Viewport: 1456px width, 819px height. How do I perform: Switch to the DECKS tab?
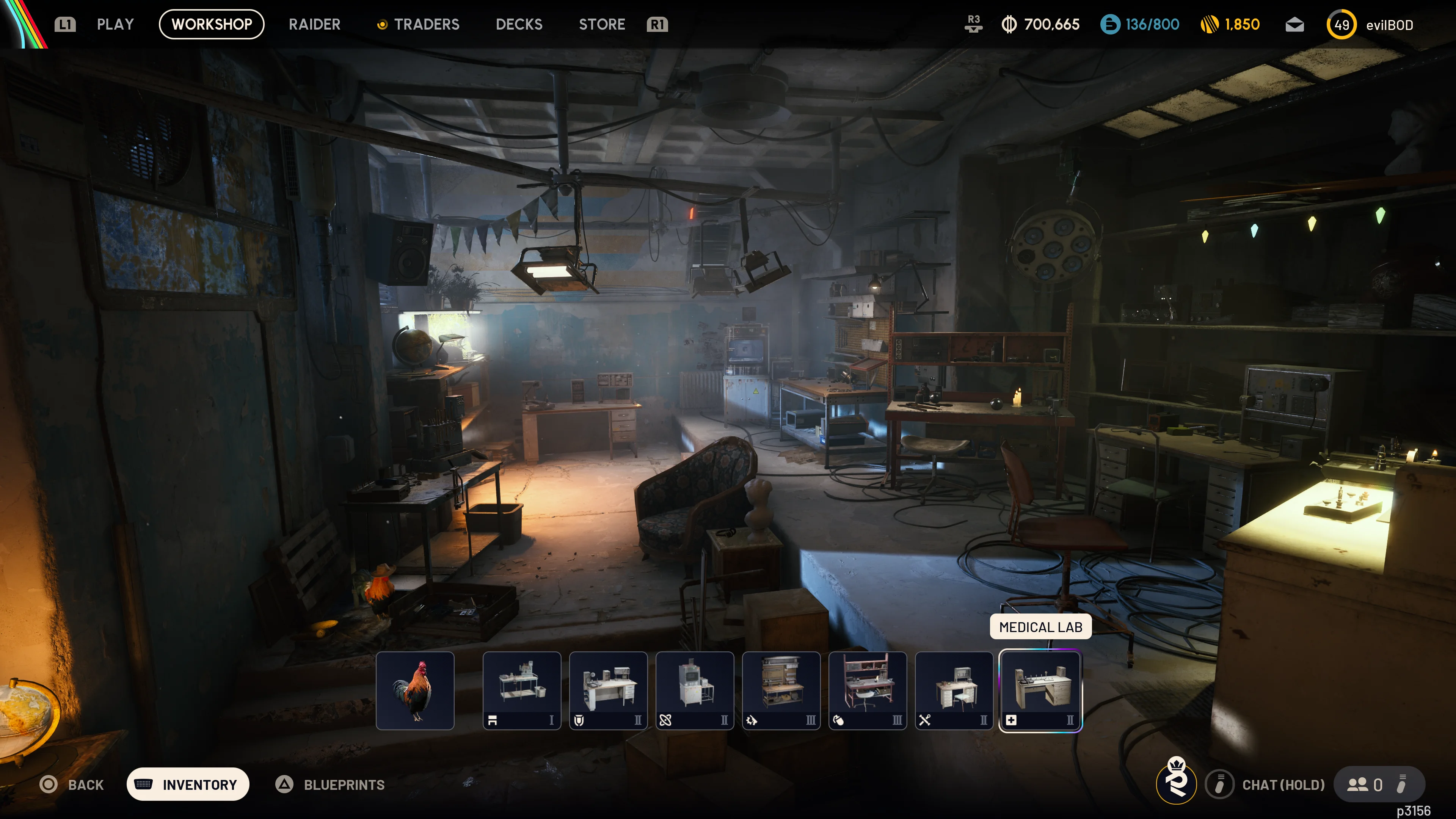519,24
